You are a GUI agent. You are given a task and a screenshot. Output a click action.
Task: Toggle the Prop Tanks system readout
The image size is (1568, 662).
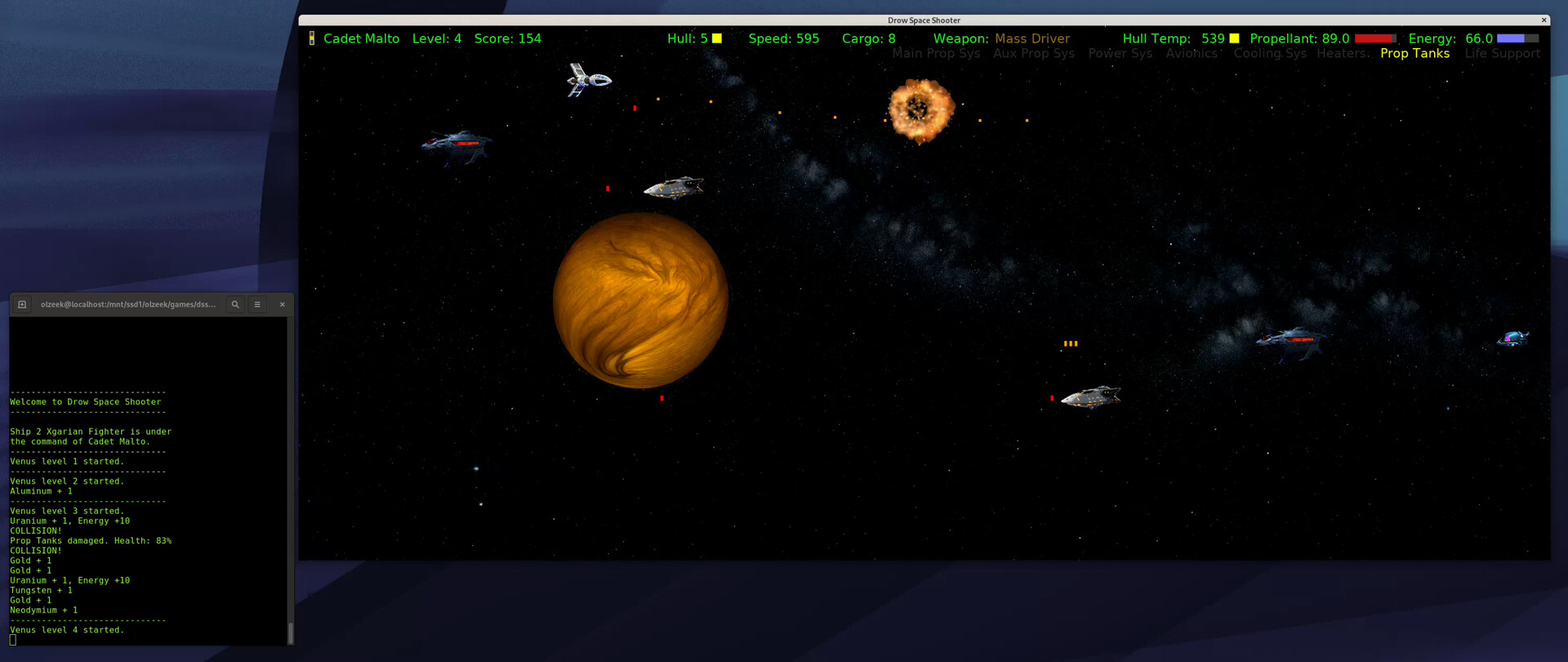[1415, 53]
